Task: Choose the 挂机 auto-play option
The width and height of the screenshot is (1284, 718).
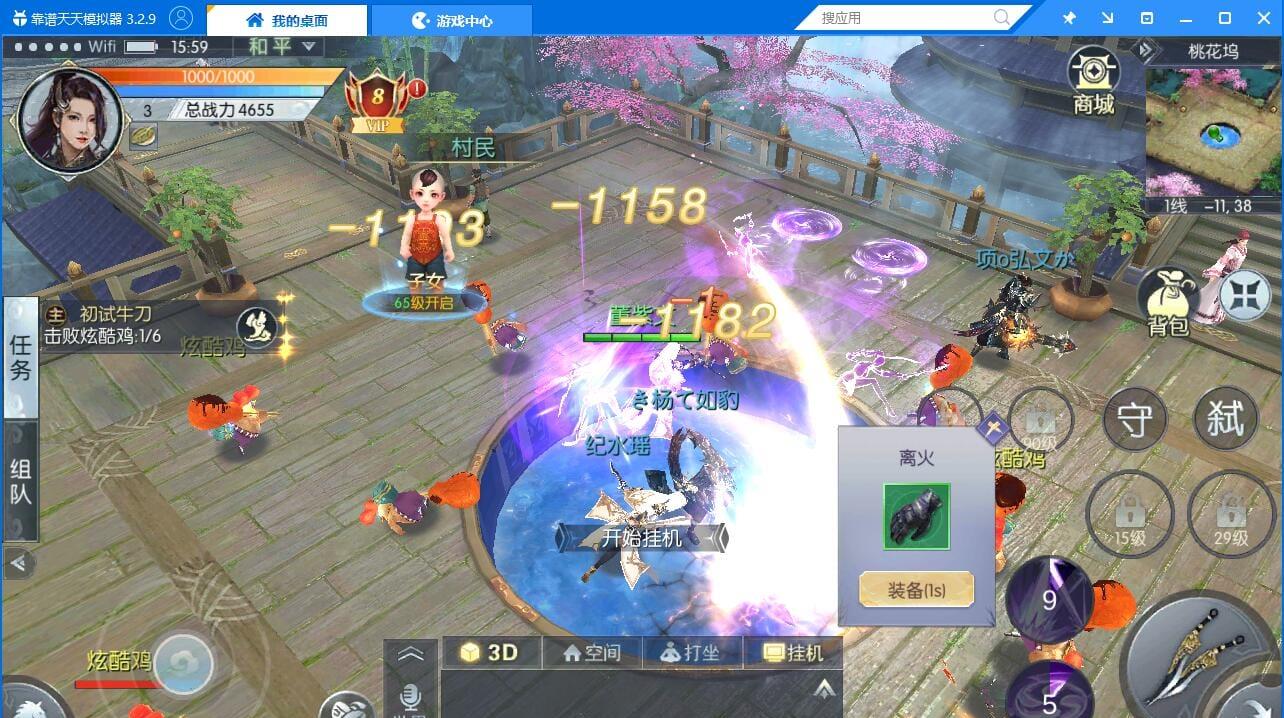Action: pos(793,653)
